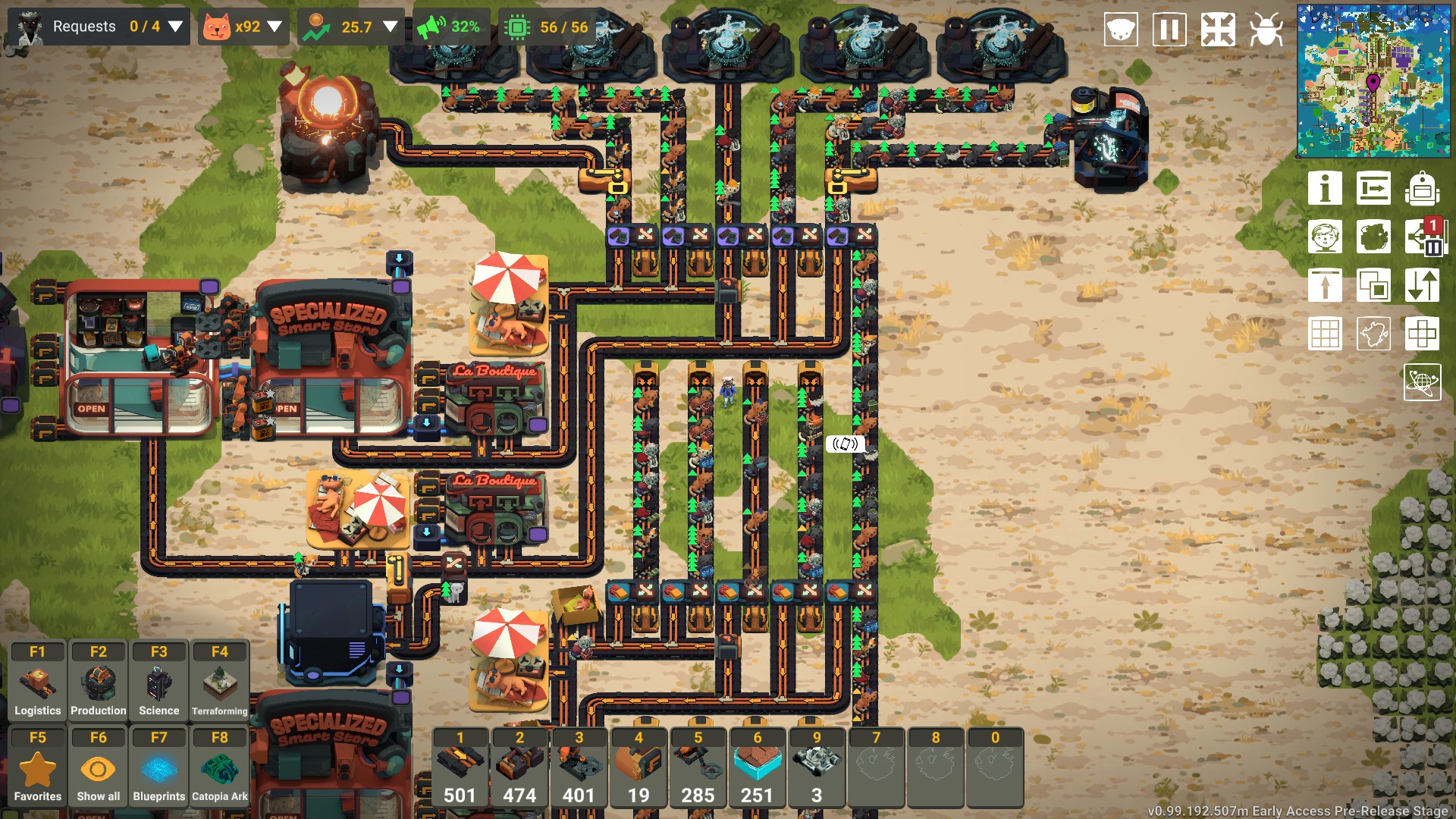
Task: Toggle the 32% megaphone indicator
Action: point(449,28)
